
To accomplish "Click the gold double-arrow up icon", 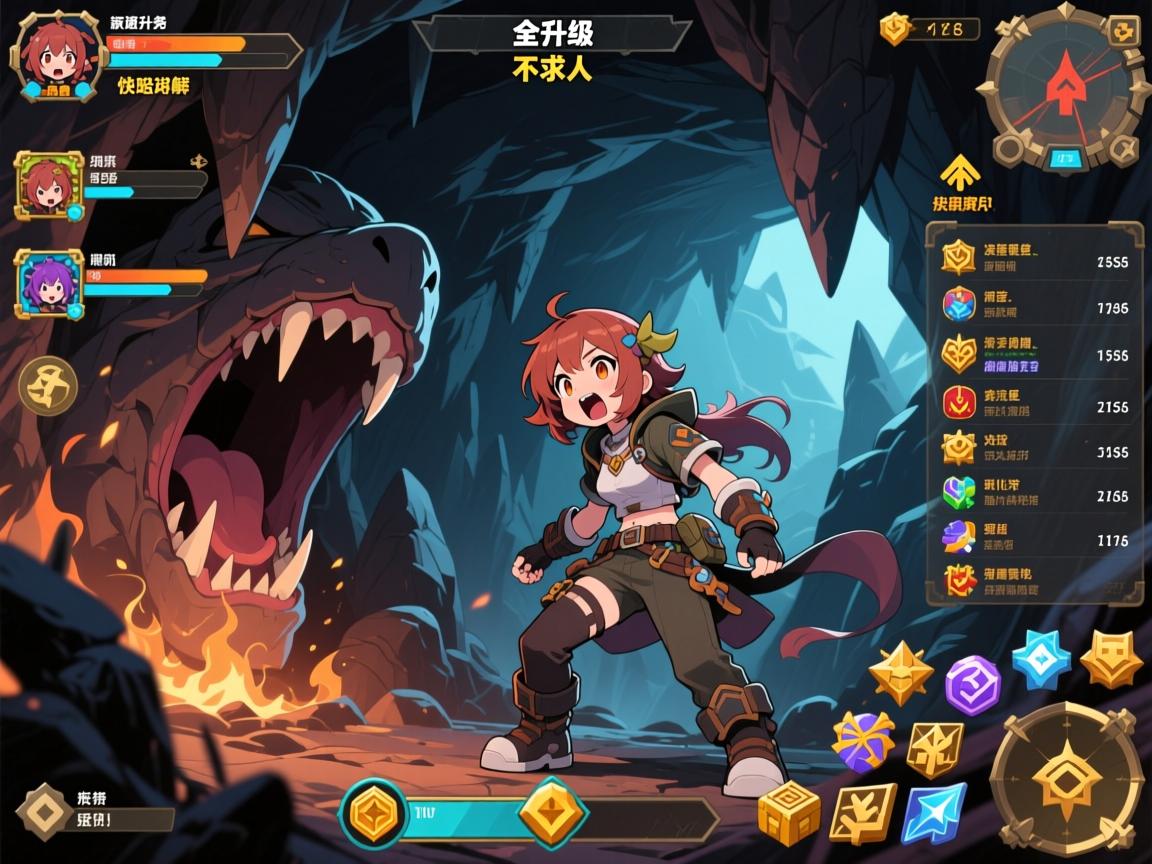I will pos(959,171).
